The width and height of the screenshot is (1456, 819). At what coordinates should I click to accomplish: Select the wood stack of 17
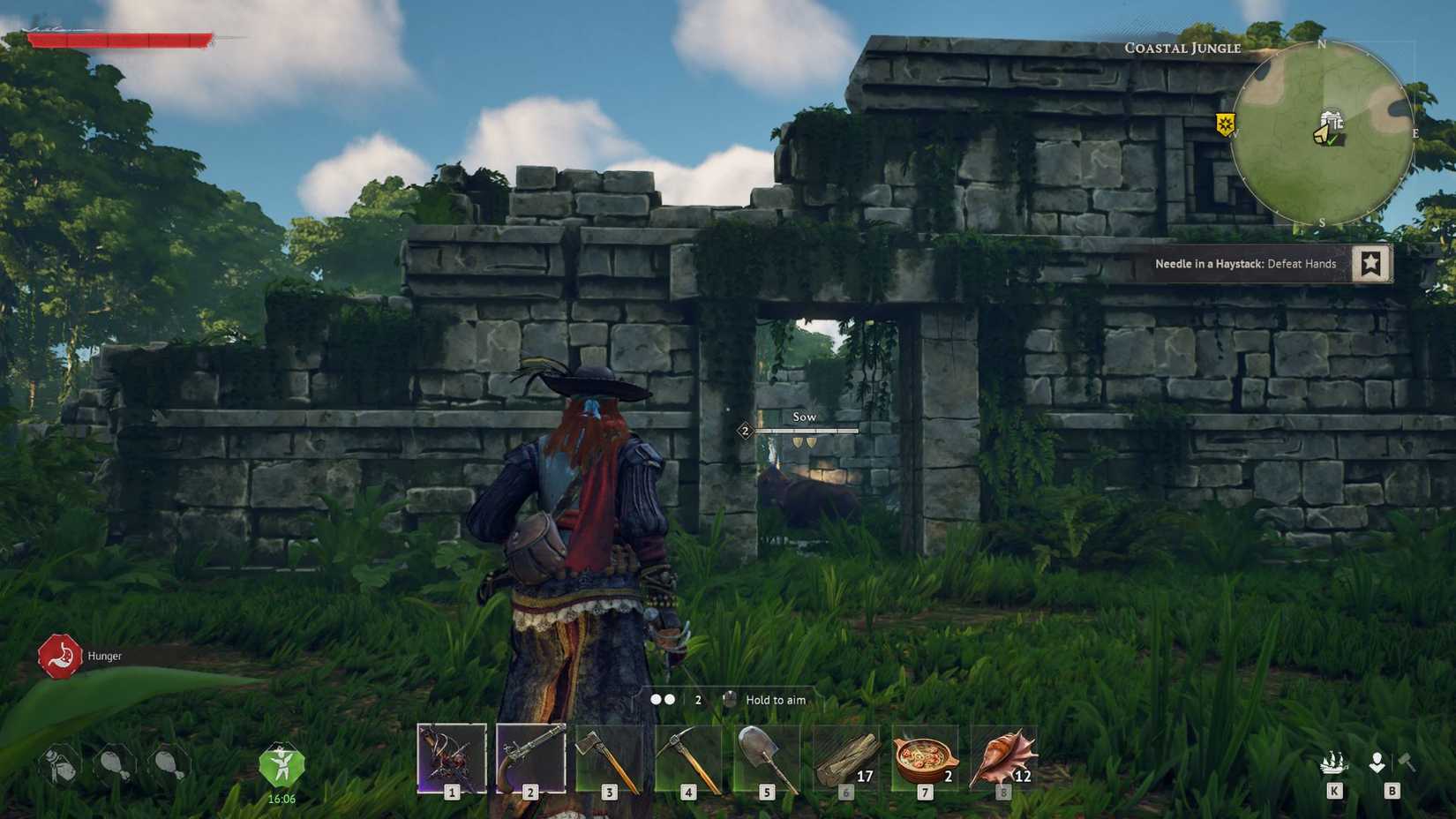point(844,761)
